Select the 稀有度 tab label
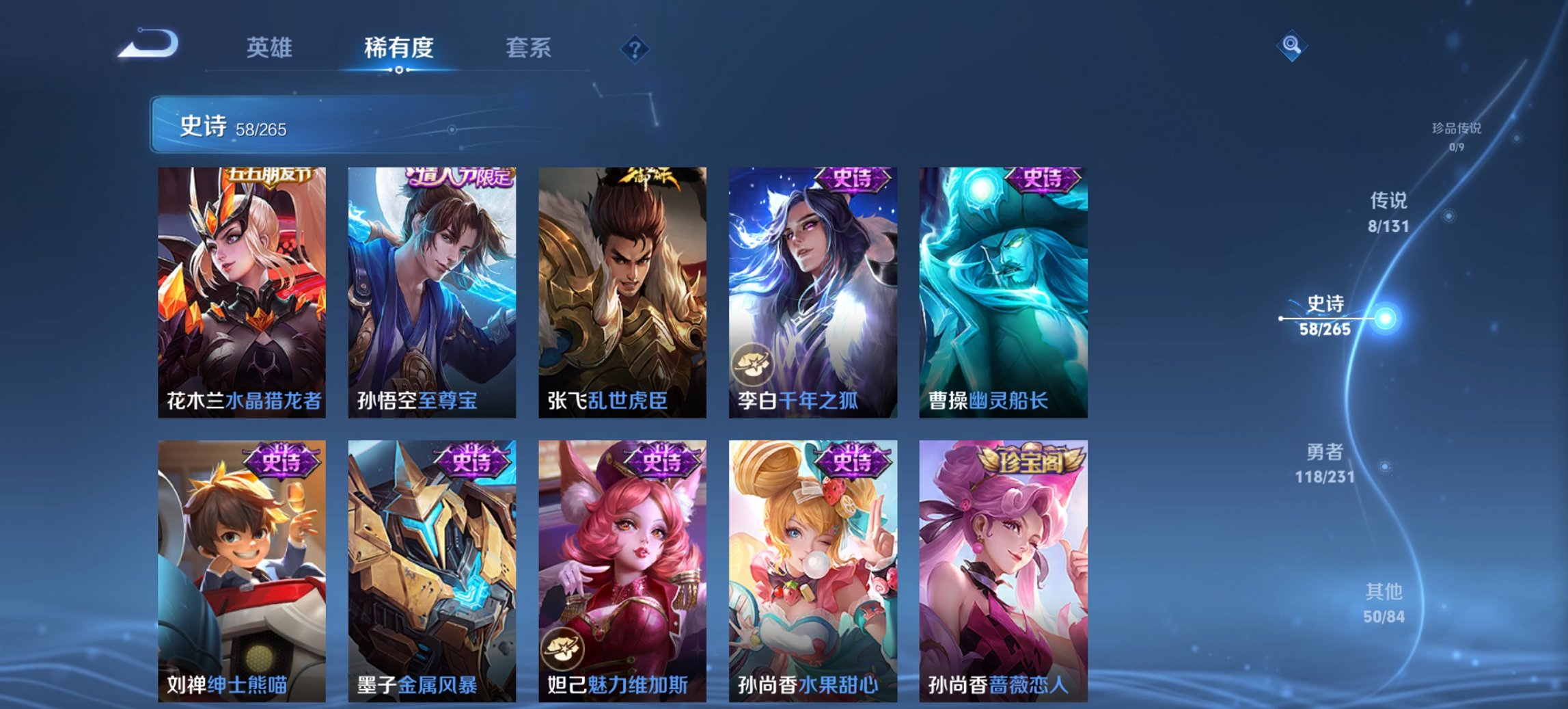 pos(399,48)
